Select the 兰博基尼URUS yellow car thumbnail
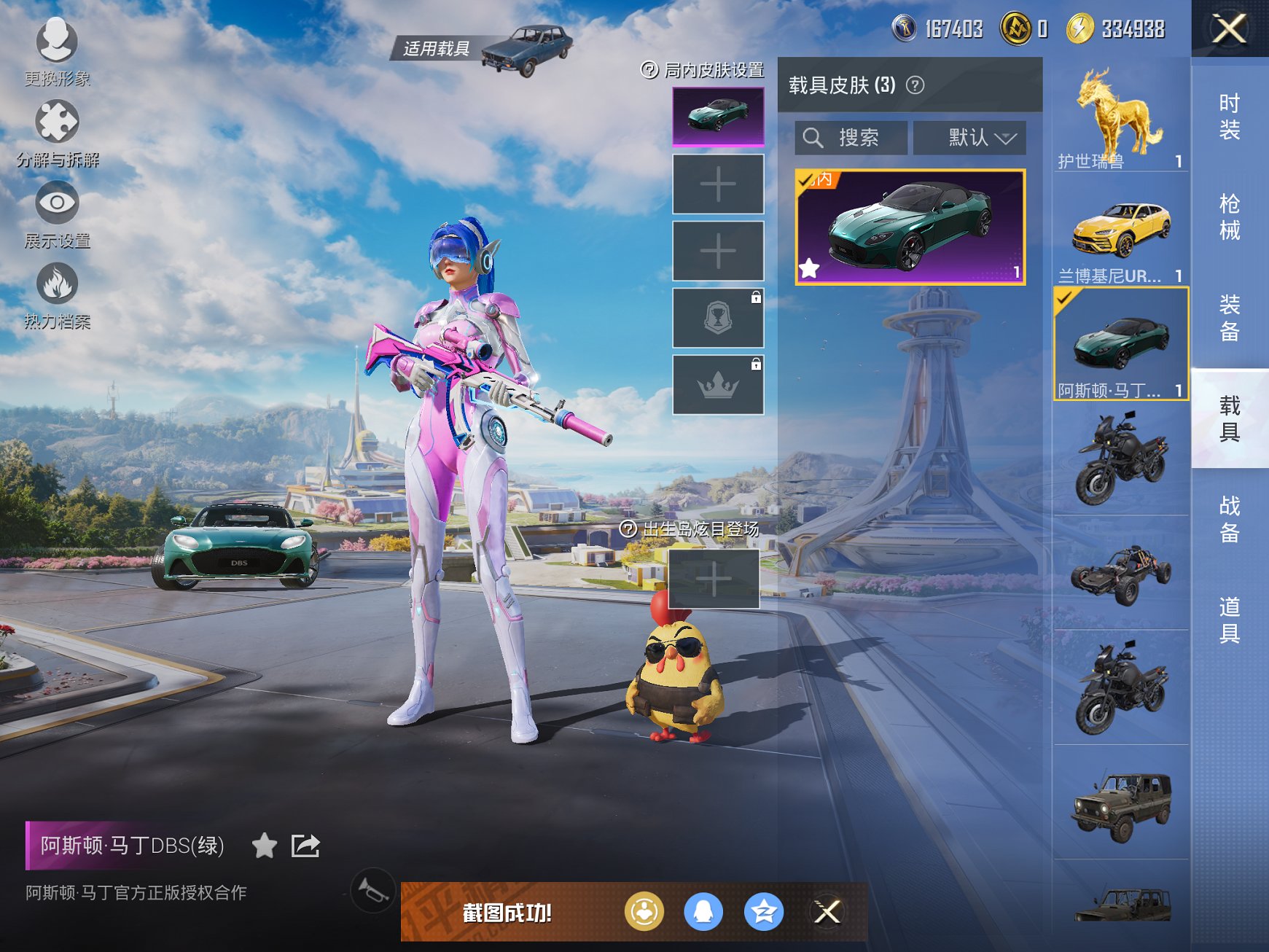Image resolution: width=1269 pixels, height=952 pixels. coord(1121,227)
